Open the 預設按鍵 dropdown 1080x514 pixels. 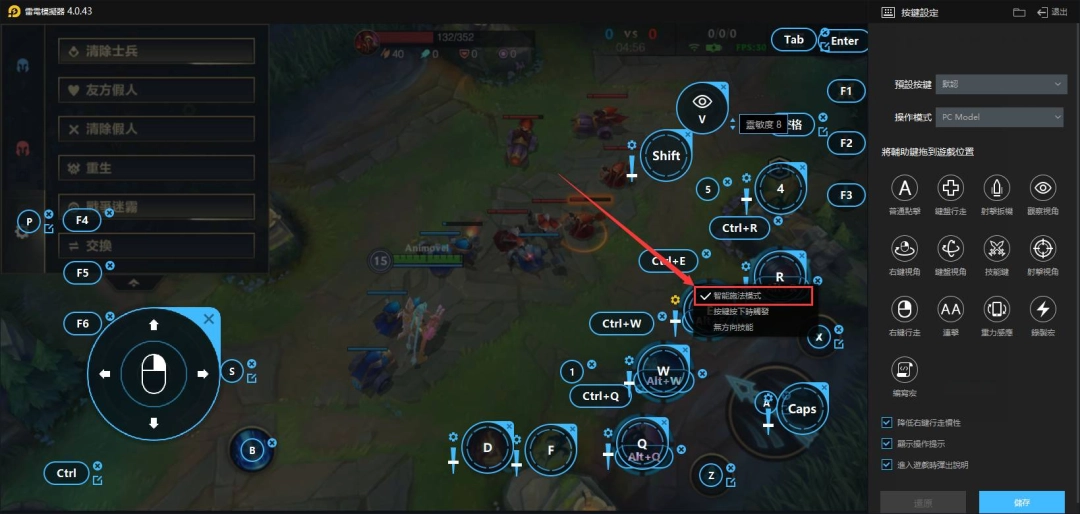click(1000, 85)
